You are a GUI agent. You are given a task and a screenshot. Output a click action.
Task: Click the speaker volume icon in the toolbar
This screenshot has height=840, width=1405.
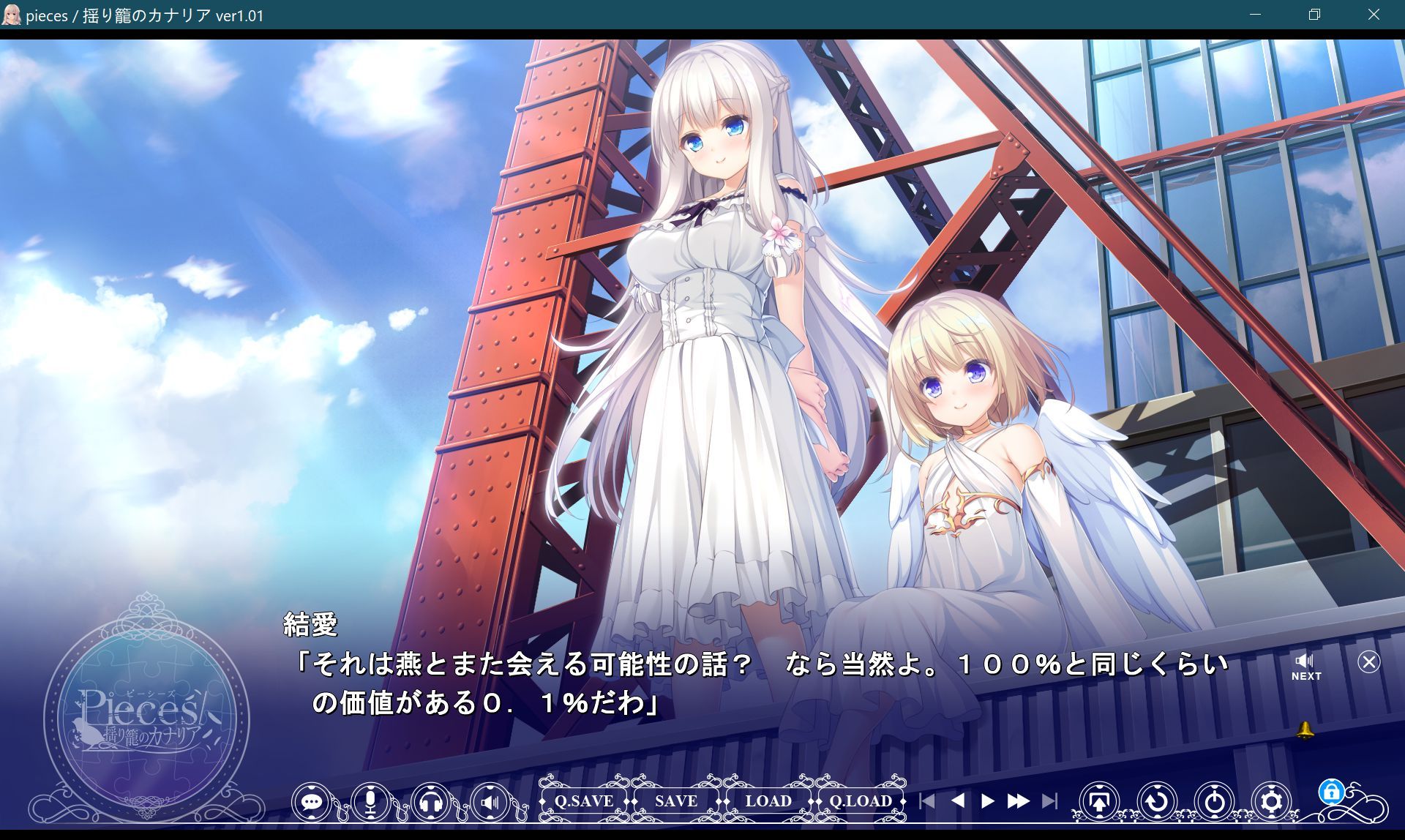[x=489, y=801]
